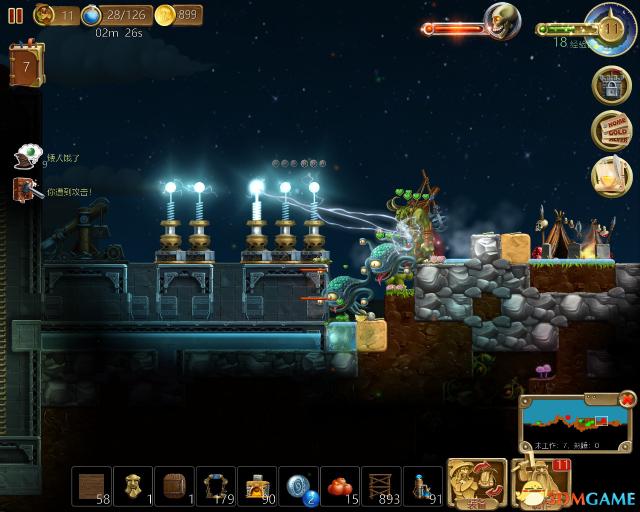Select the portal arch slot with 179
The width and height of the screenshot is (640, 512).
pos(217,485)
